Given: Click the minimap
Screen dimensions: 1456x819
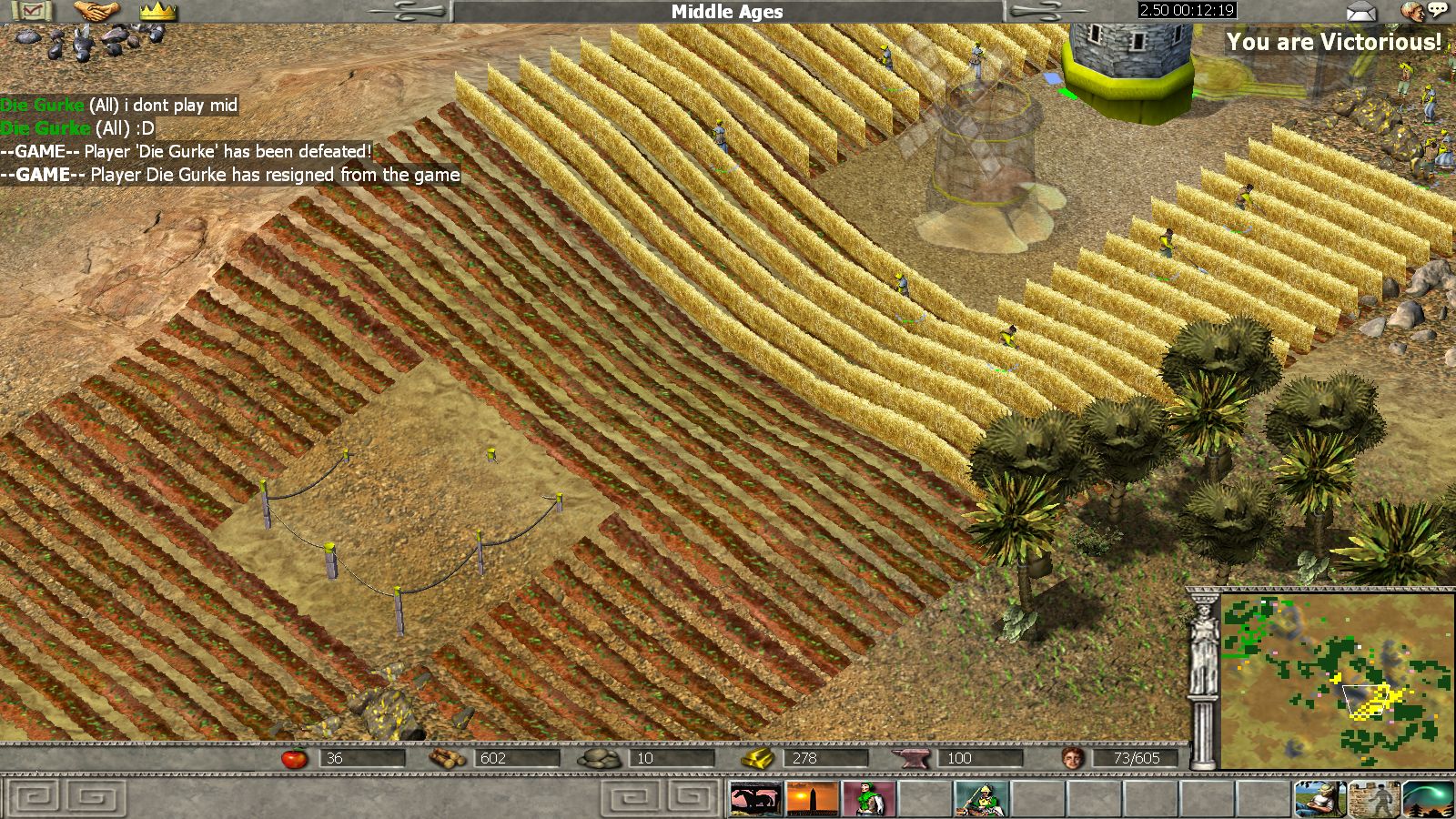Looking at the screenshot, I should tap(1337, 681).
